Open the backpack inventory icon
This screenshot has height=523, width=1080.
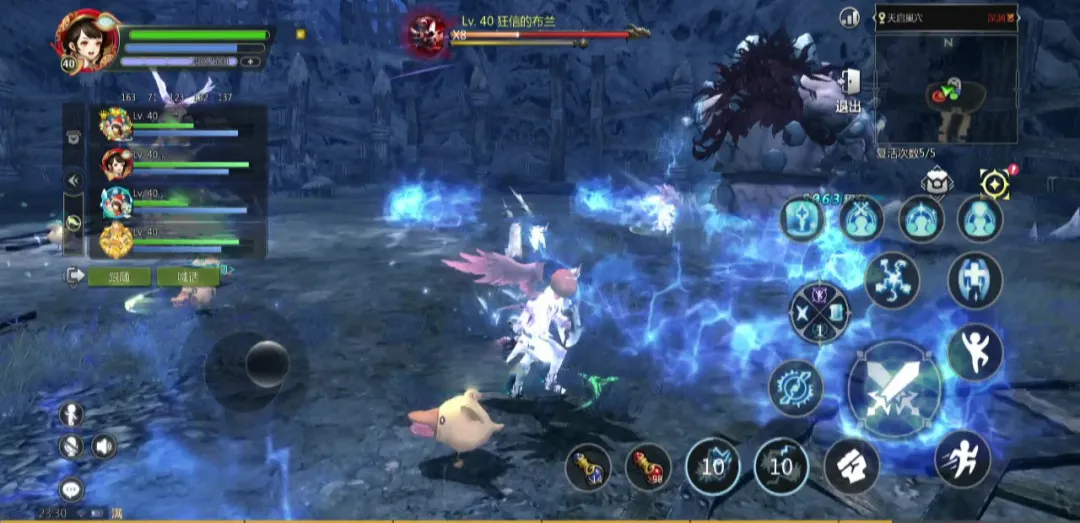pyautogui.click(x=936, y=182)
